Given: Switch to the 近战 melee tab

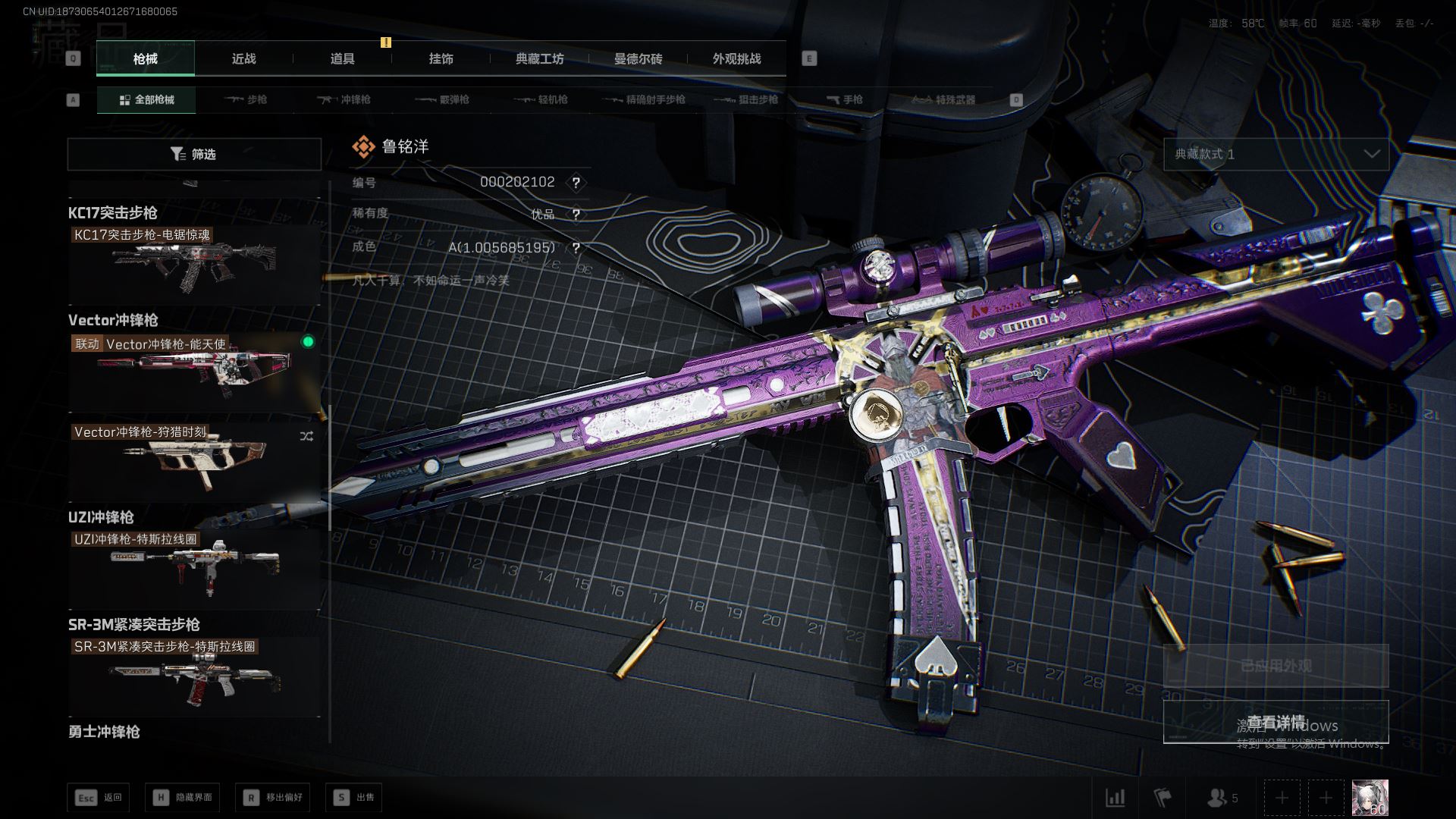Looking at the screenshot, I should 243,58.
